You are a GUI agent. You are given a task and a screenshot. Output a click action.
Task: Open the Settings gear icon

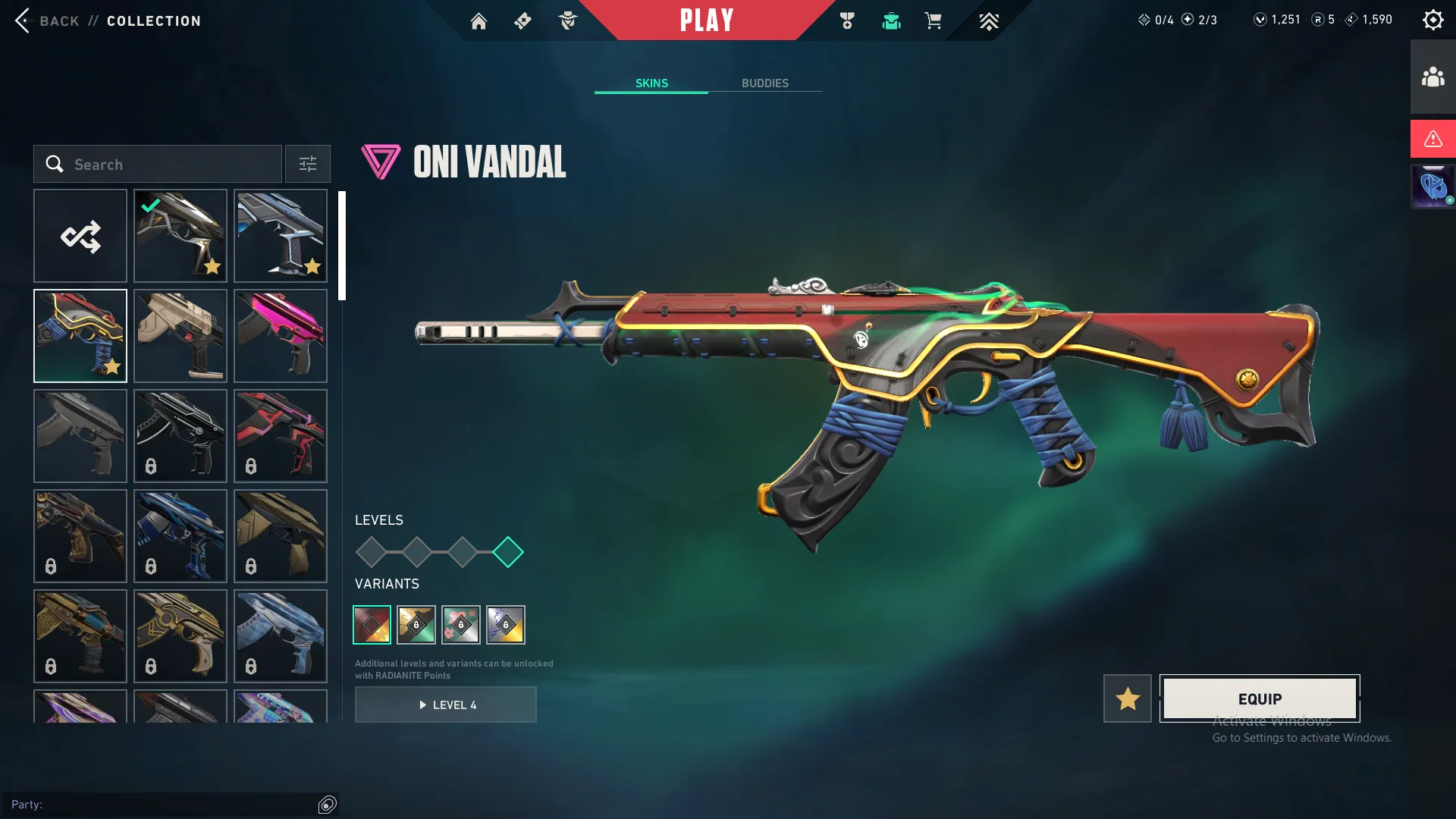(x=1433, y=19)
